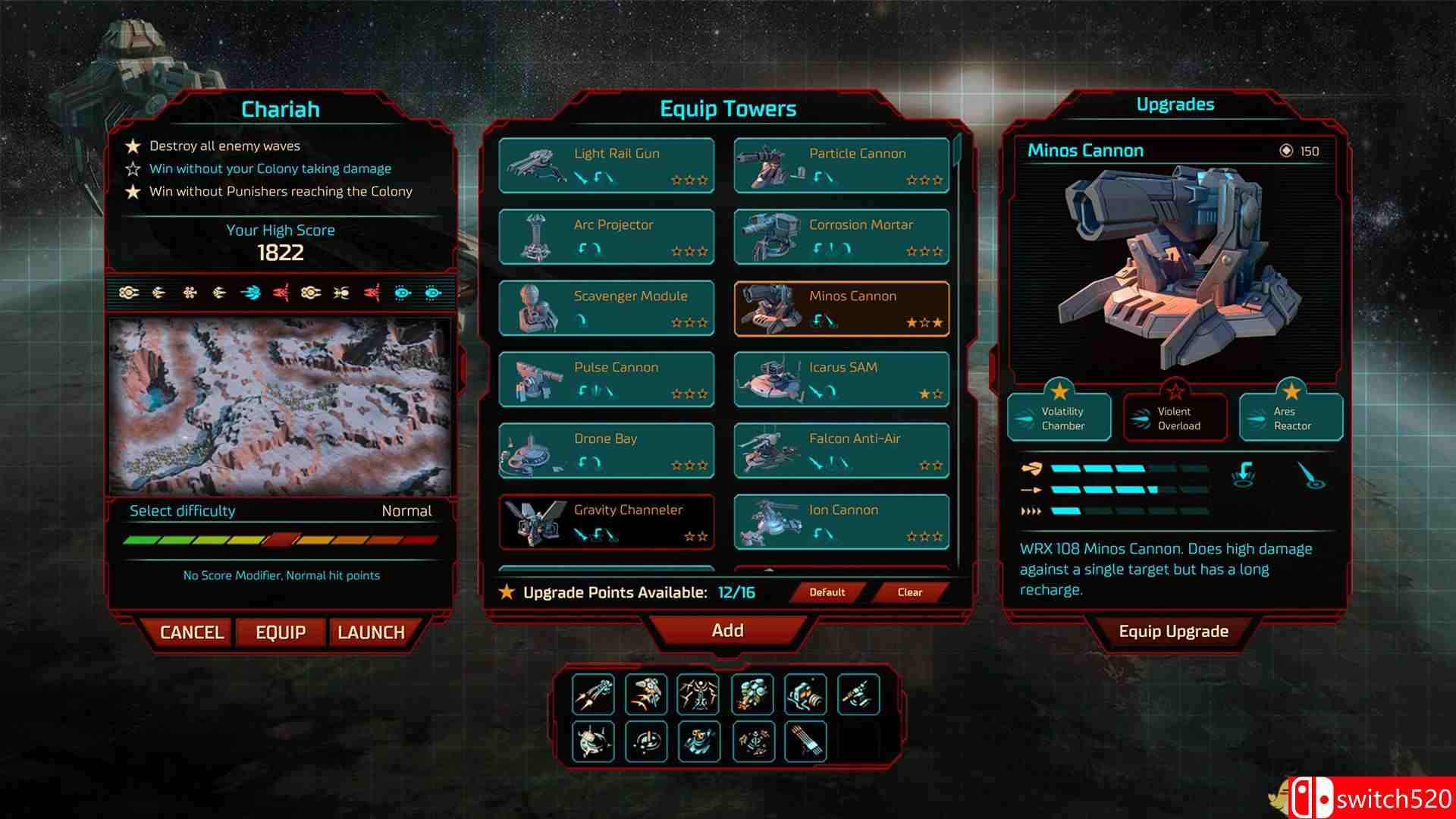Choose the Scavenger Module entry

607,308
